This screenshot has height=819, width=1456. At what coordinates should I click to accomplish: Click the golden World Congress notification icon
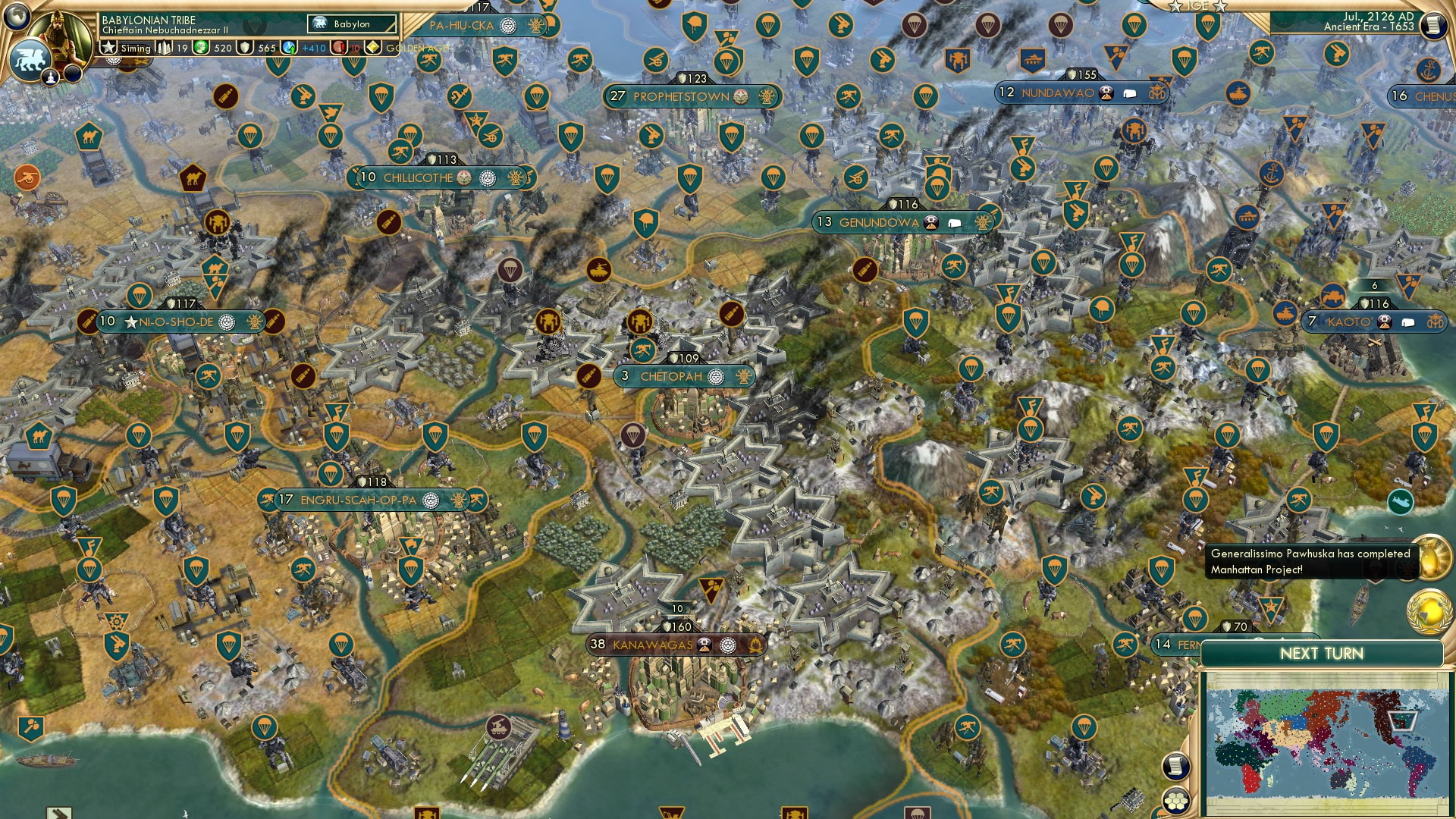(1428, 611)
